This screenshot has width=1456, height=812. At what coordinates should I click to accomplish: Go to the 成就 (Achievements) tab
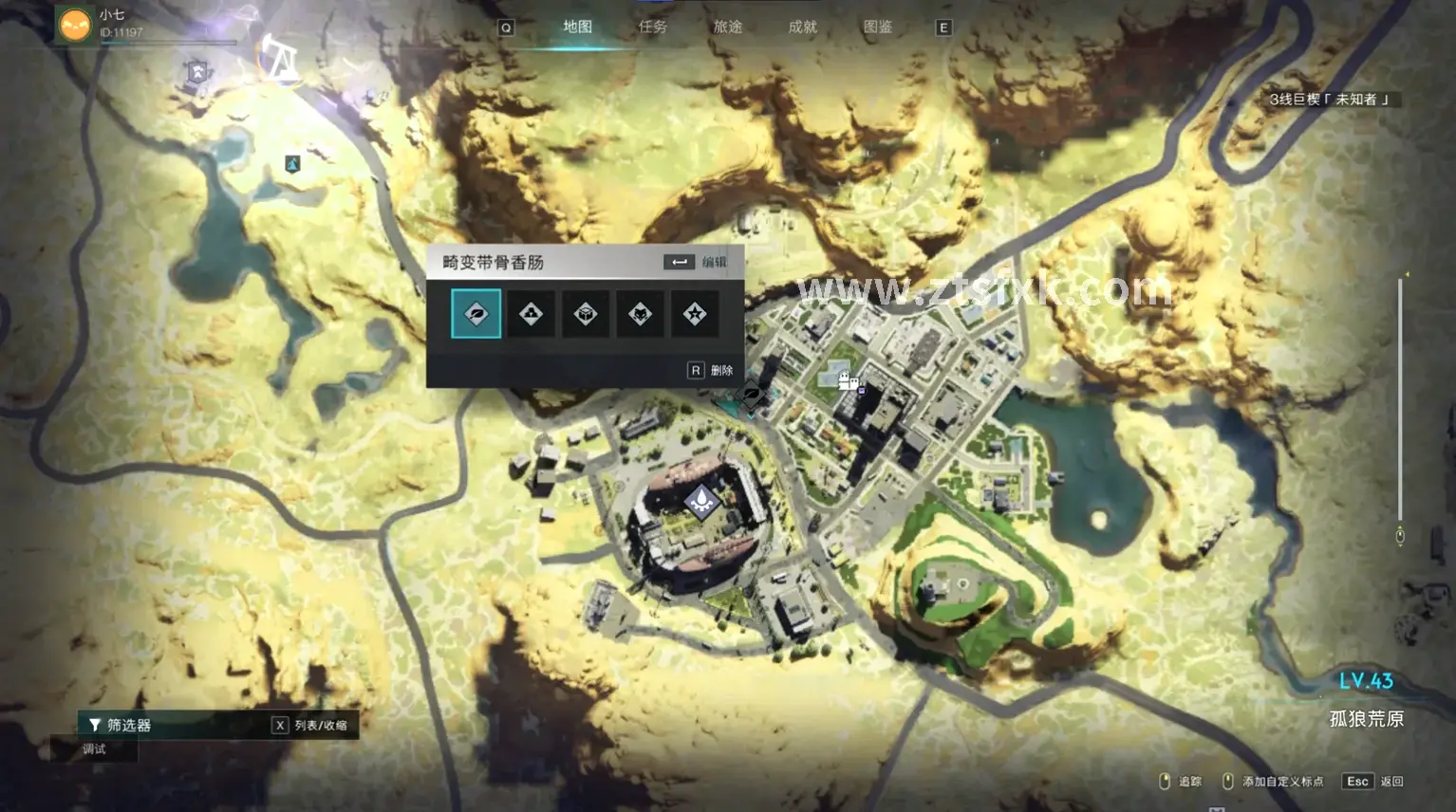pyautogui.click(x=803, y=27)
